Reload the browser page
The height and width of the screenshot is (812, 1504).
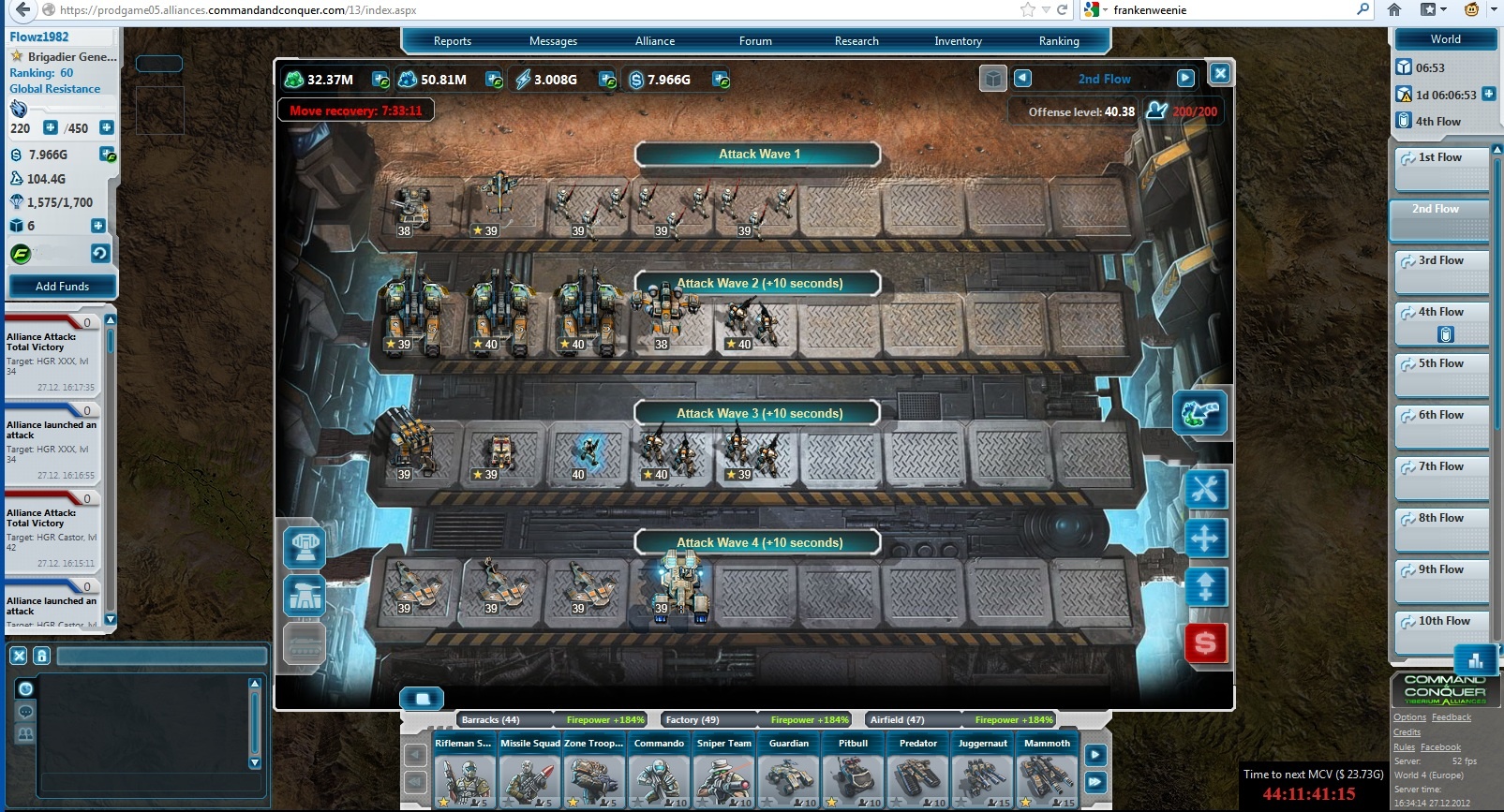pyautogui.click(x=1062, y=10)
